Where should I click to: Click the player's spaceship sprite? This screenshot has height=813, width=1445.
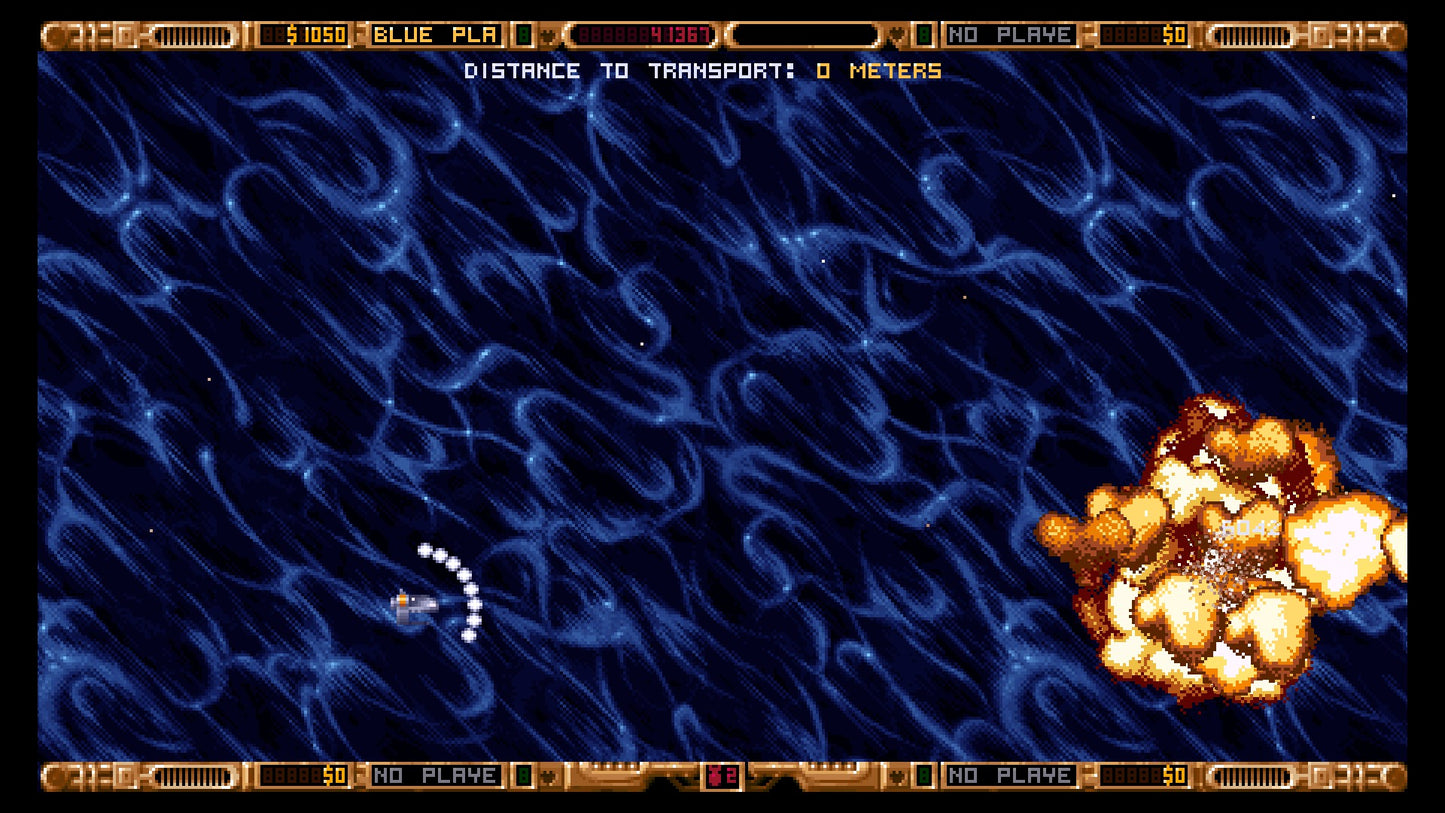tap(414, 601)
